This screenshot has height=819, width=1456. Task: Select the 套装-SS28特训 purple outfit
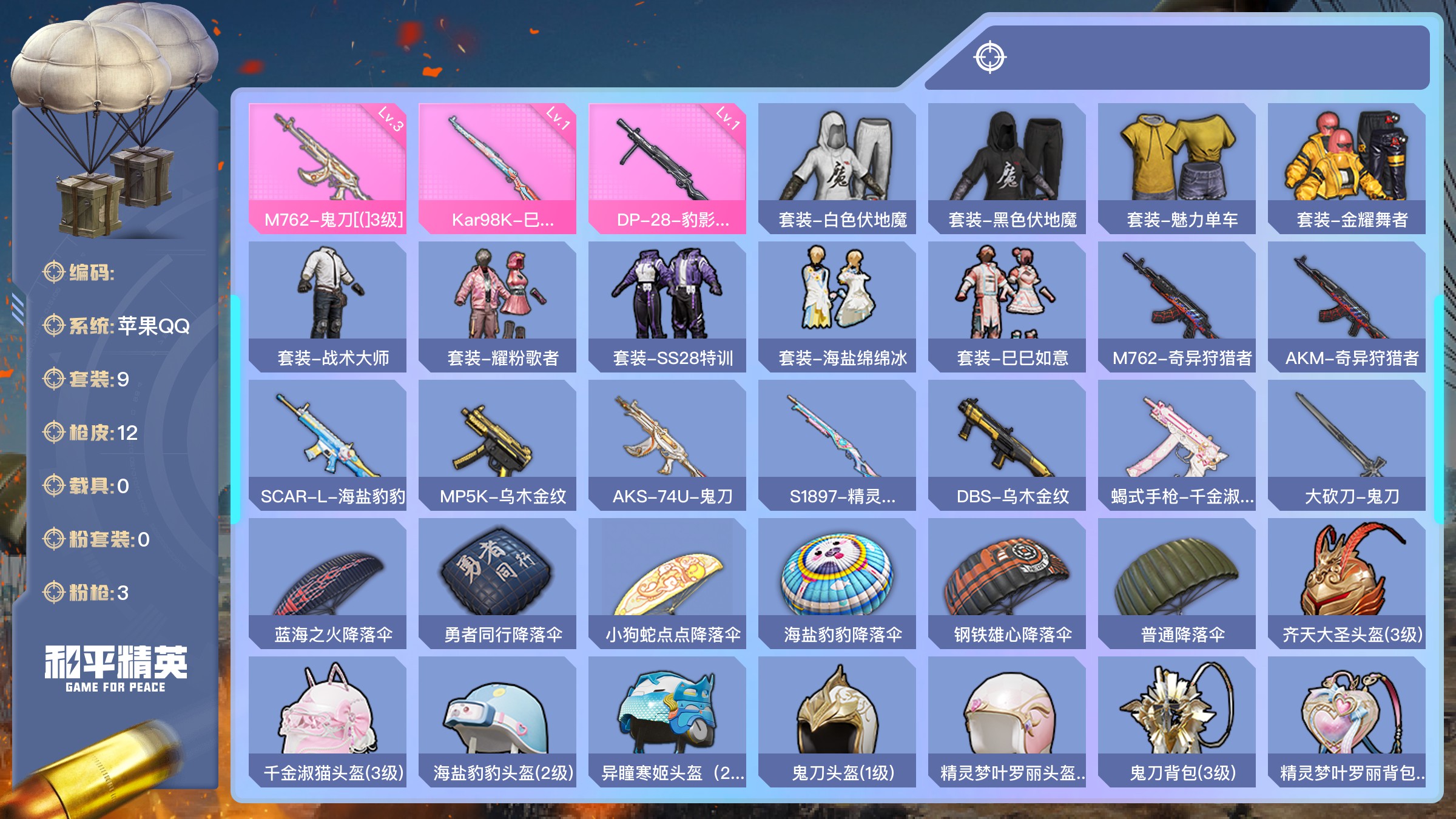click(667, 306)
